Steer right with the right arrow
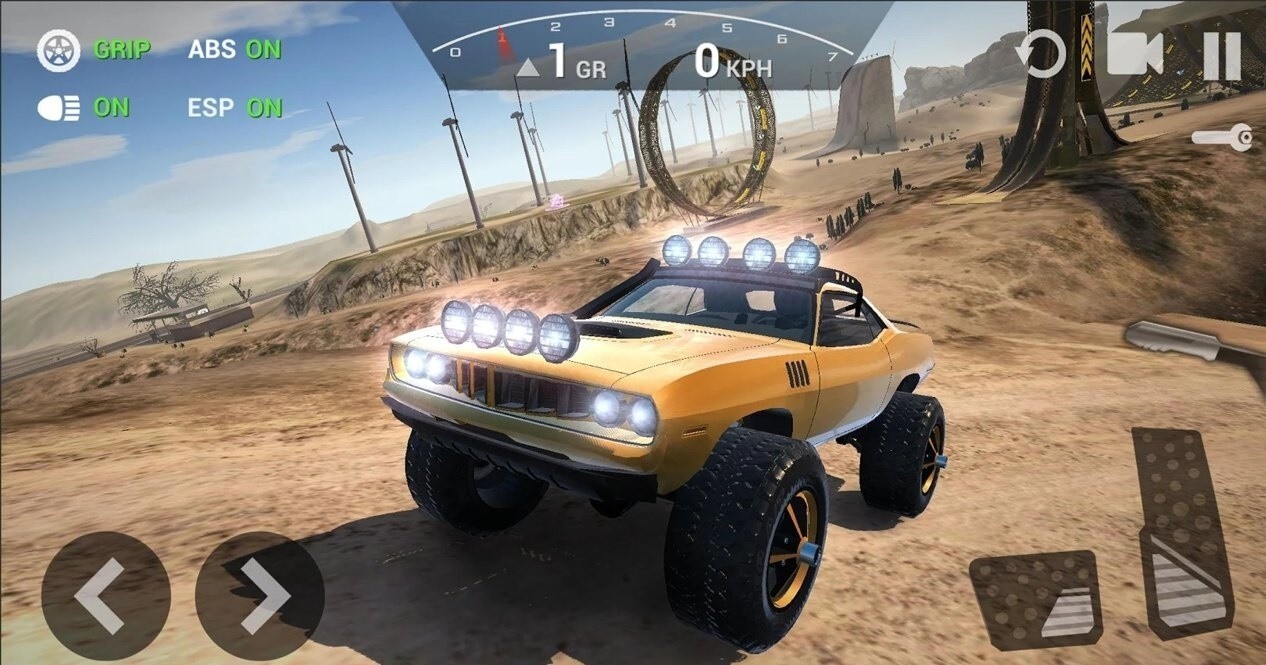 260,596
